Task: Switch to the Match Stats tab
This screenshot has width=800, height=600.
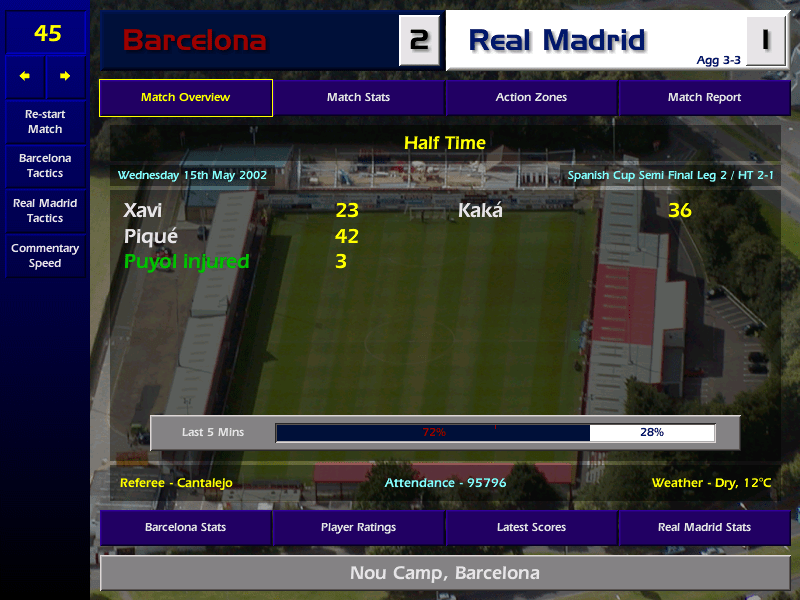Action: pyautogui.click(x=358, y=98)
